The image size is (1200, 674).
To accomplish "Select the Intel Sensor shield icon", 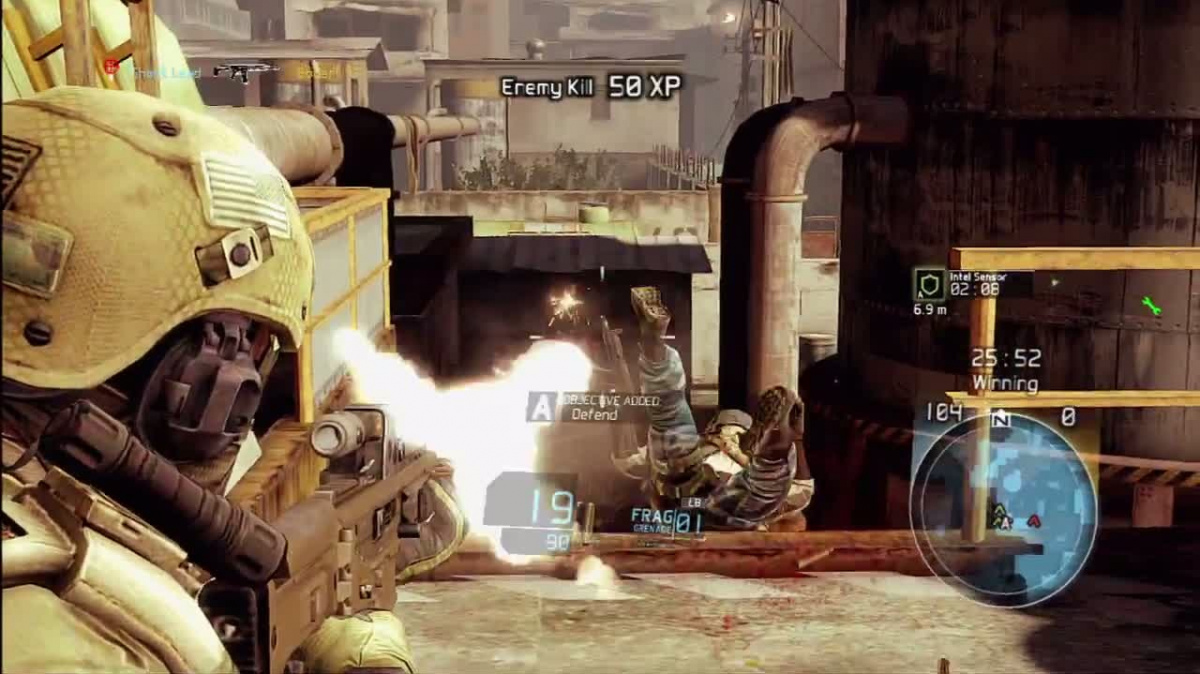I will [x=928, y=285].
